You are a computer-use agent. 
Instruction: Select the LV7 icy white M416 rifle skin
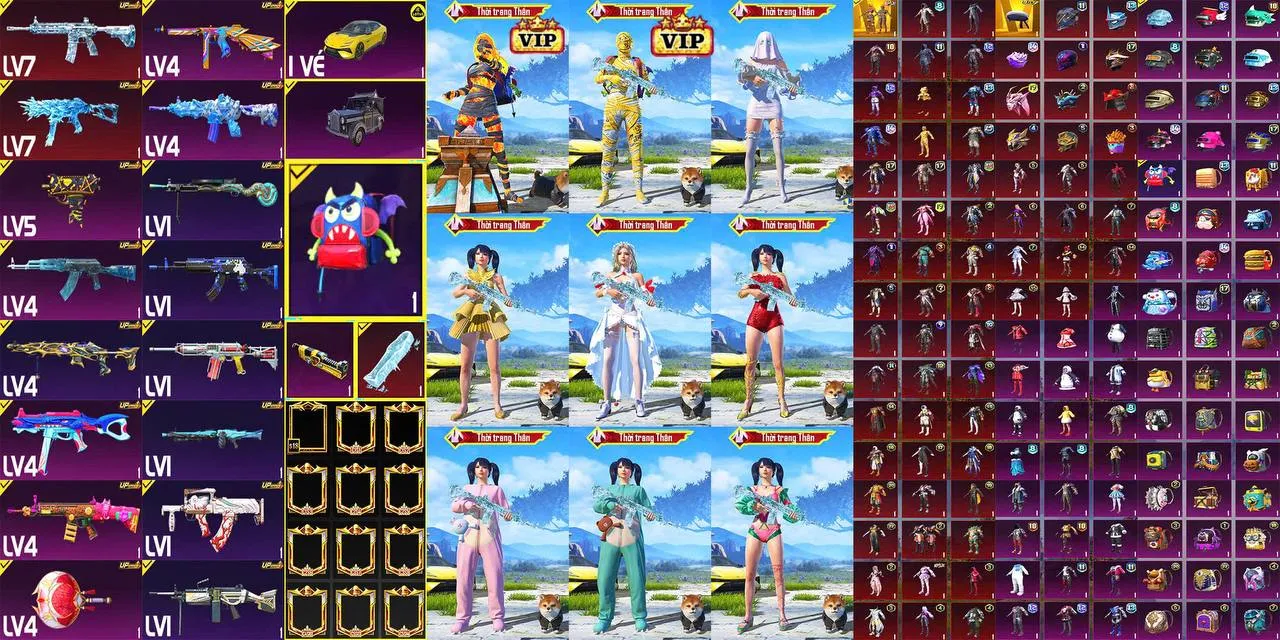point(70,40)
